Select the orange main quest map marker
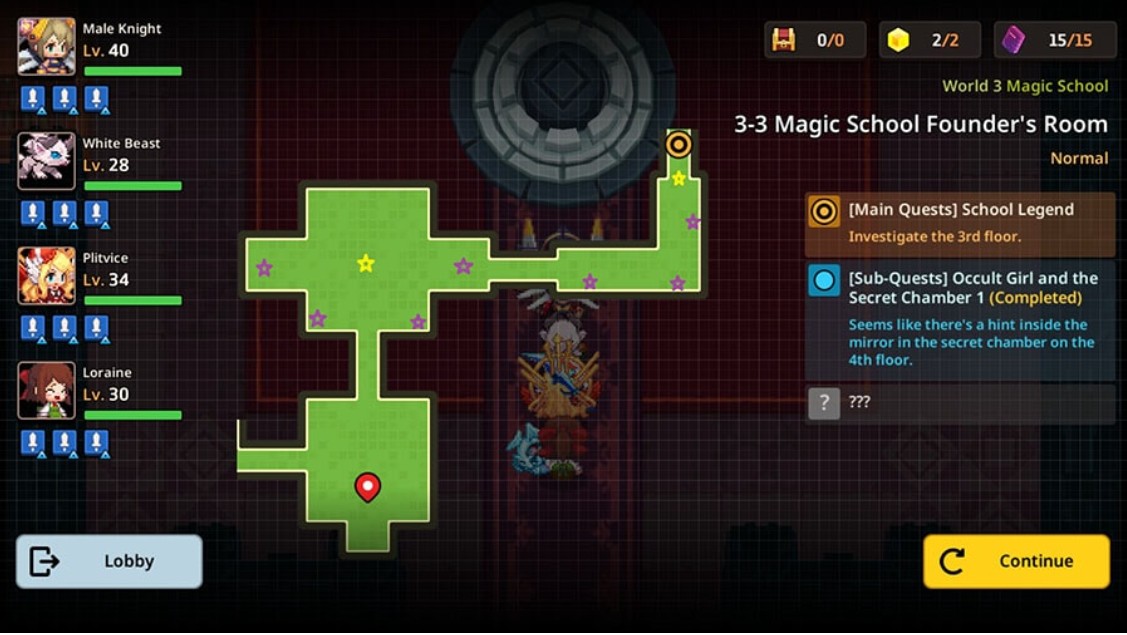The width and height of the screenshot is (1127, 635). pyautogui.click(x=679, y=145)
